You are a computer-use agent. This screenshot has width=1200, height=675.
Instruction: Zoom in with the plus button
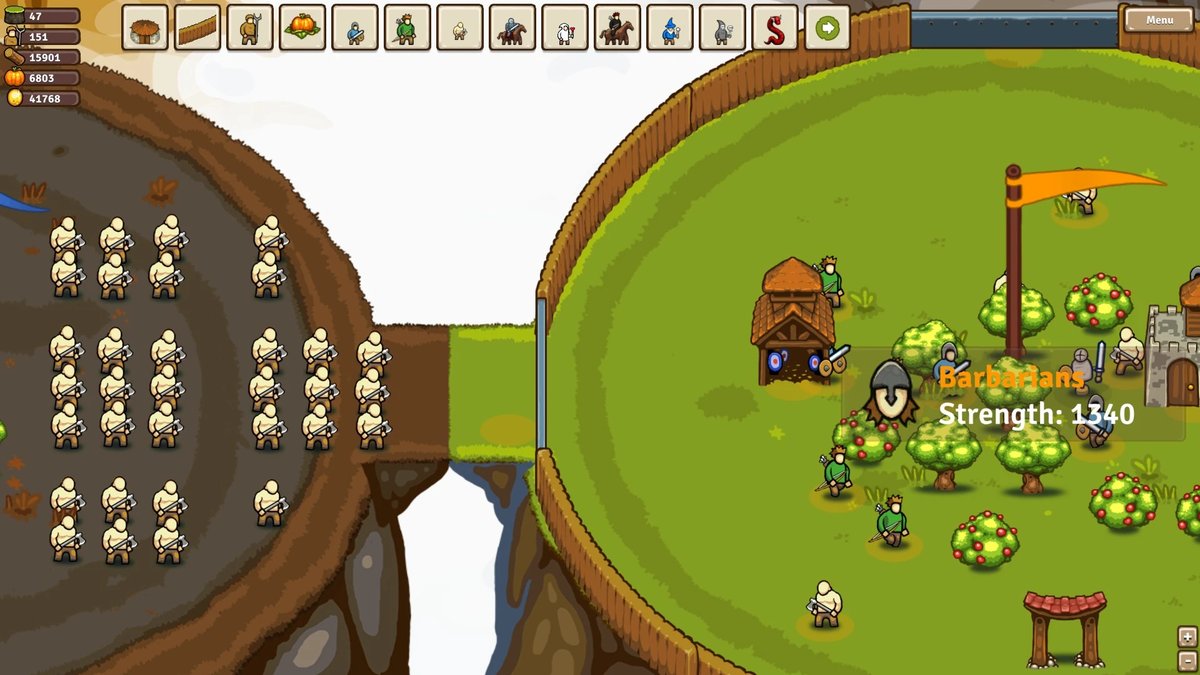[x=1187, y=636]
